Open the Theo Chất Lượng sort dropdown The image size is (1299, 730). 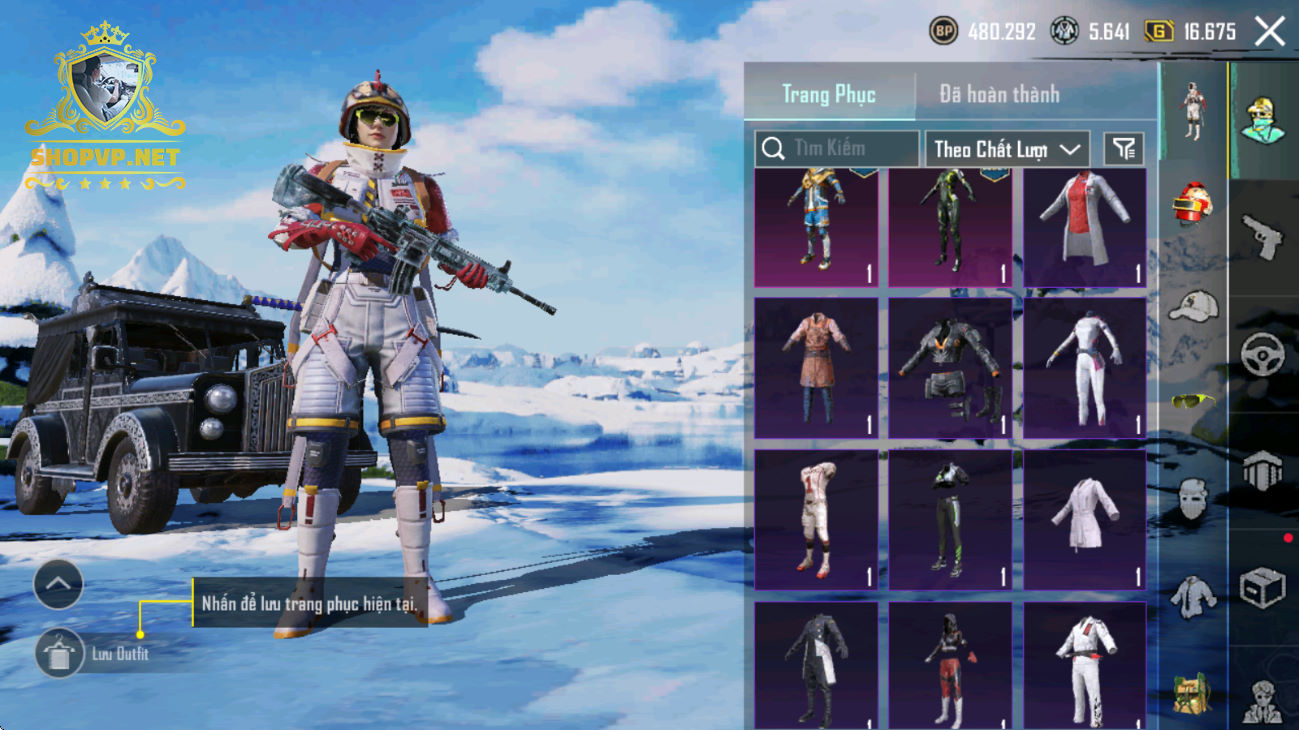1007,149
